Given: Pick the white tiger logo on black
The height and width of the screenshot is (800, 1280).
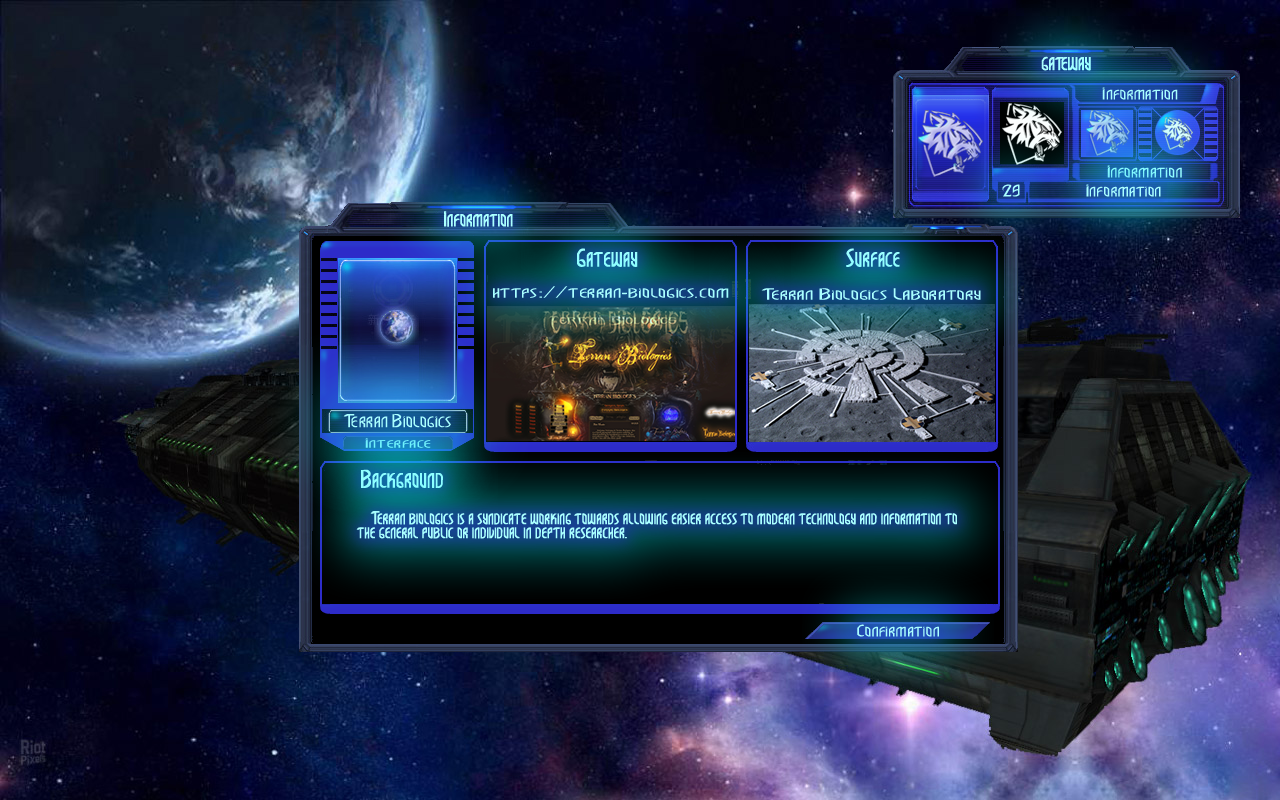Looking at the screenshot, I should (x=1030, y=134).
